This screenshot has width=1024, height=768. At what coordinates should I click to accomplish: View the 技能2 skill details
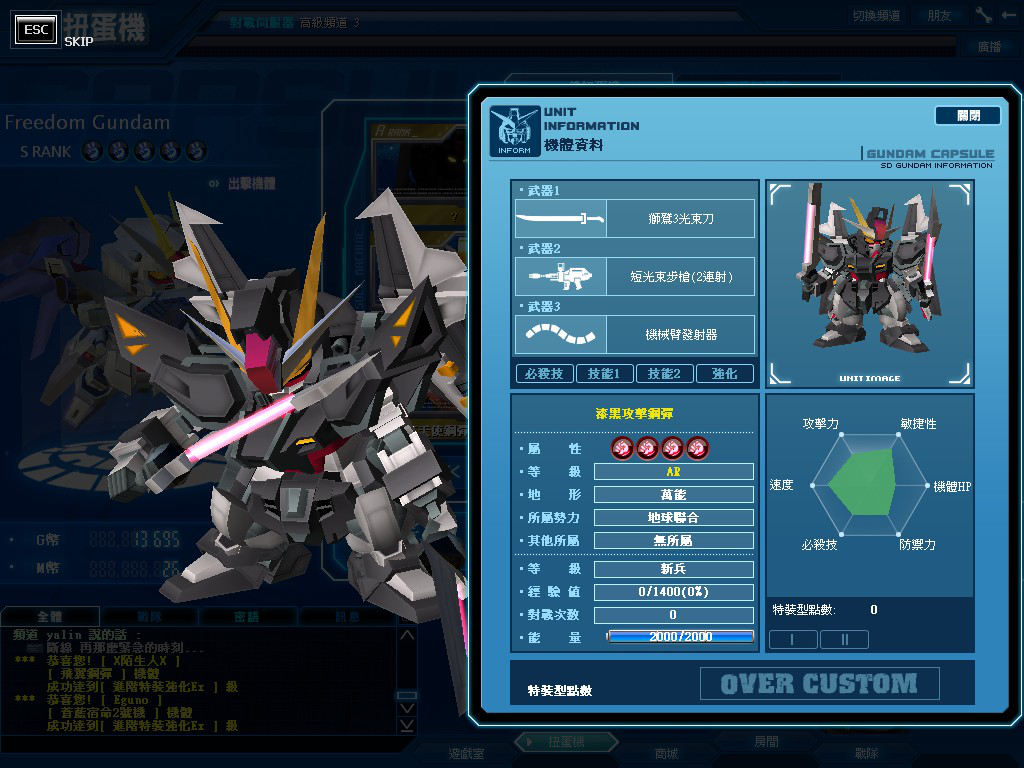coord(664,374)
